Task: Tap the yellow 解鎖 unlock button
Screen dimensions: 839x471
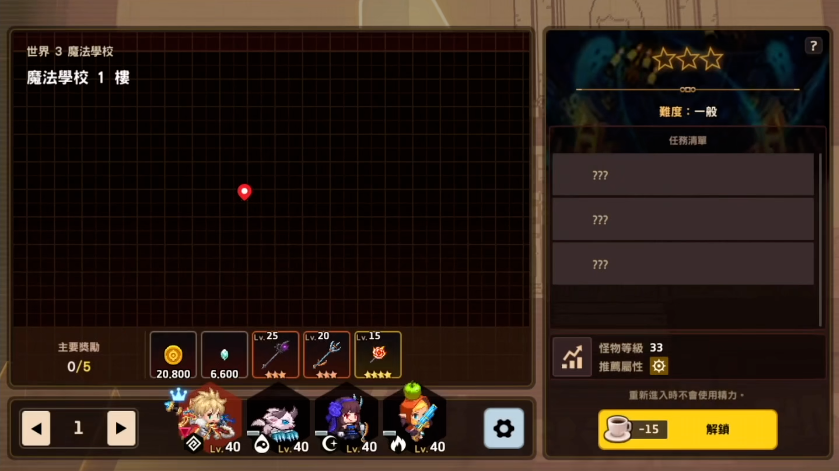Action: point(687,429)
